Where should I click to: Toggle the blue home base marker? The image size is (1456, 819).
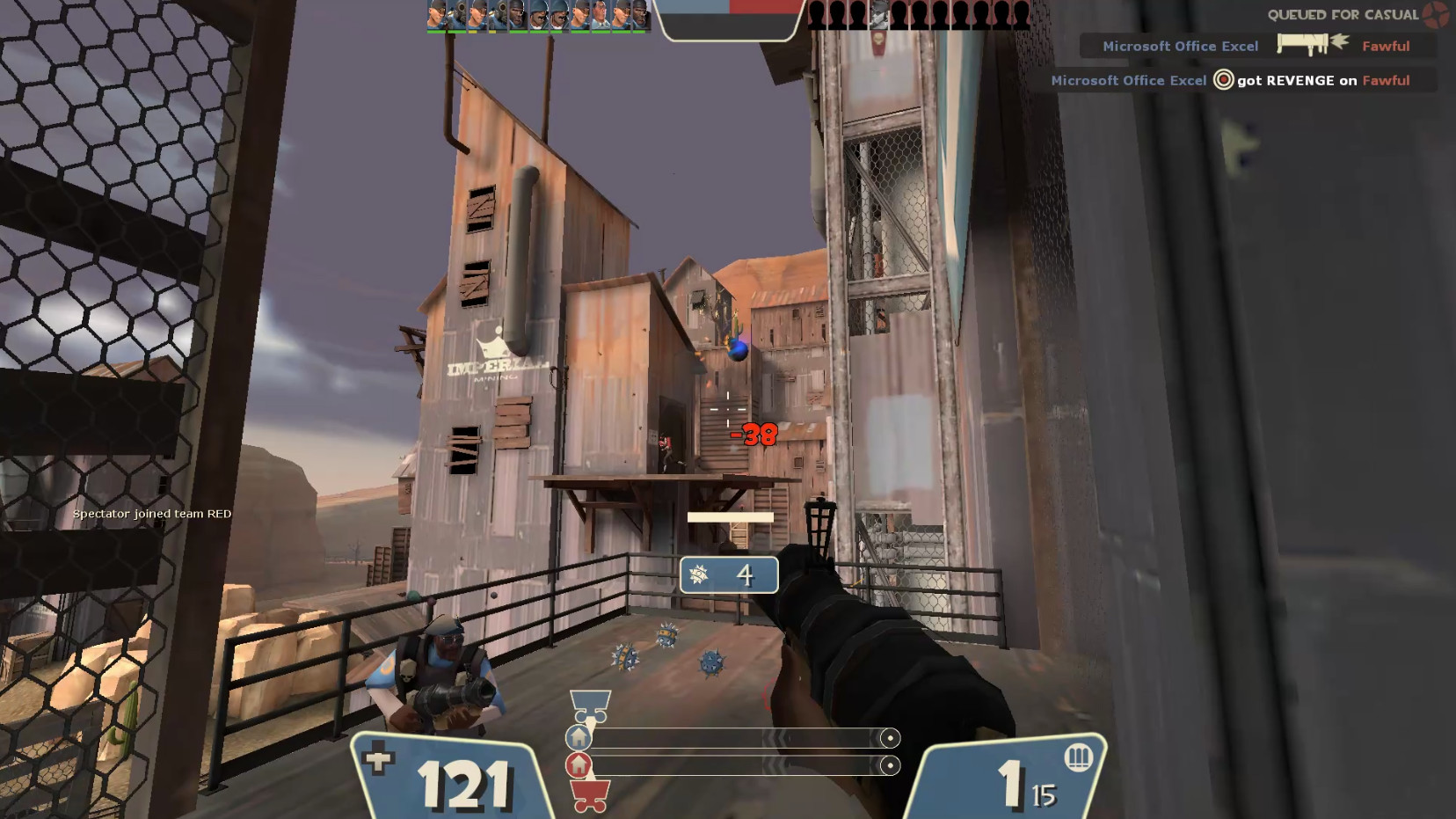580,737
